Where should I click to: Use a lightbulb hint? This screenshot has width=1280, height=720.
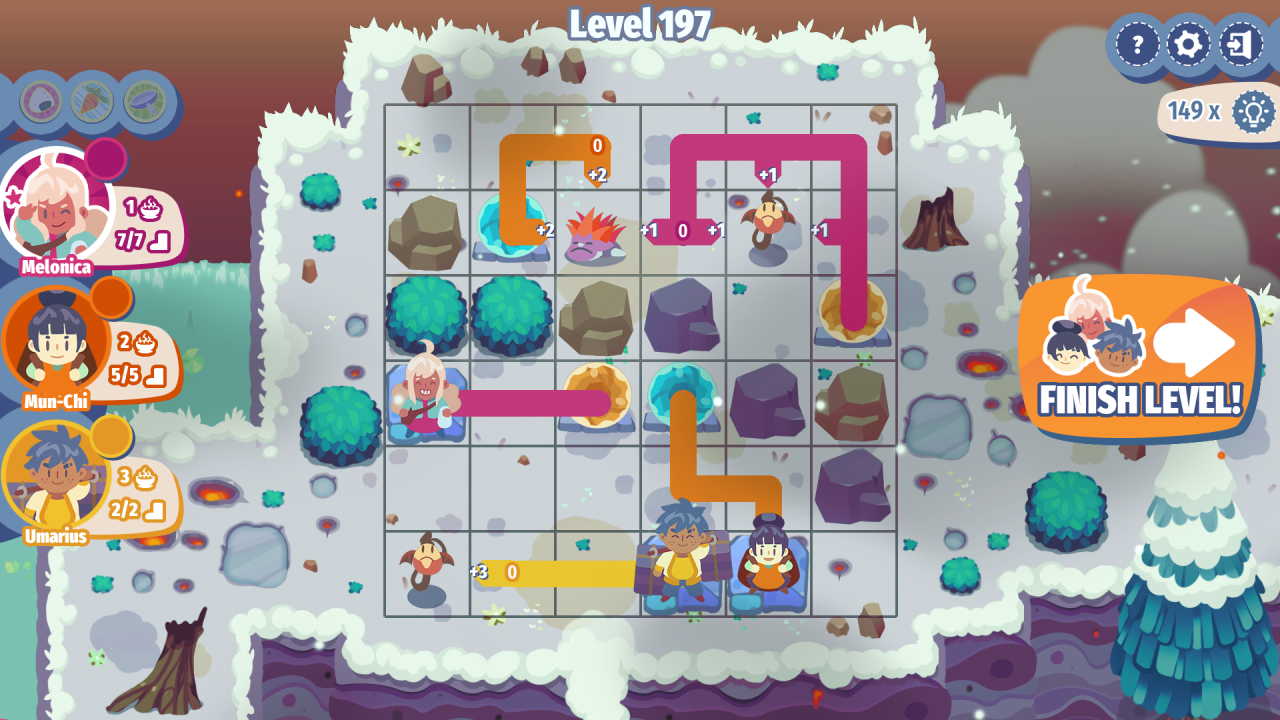pos(1252,111)
